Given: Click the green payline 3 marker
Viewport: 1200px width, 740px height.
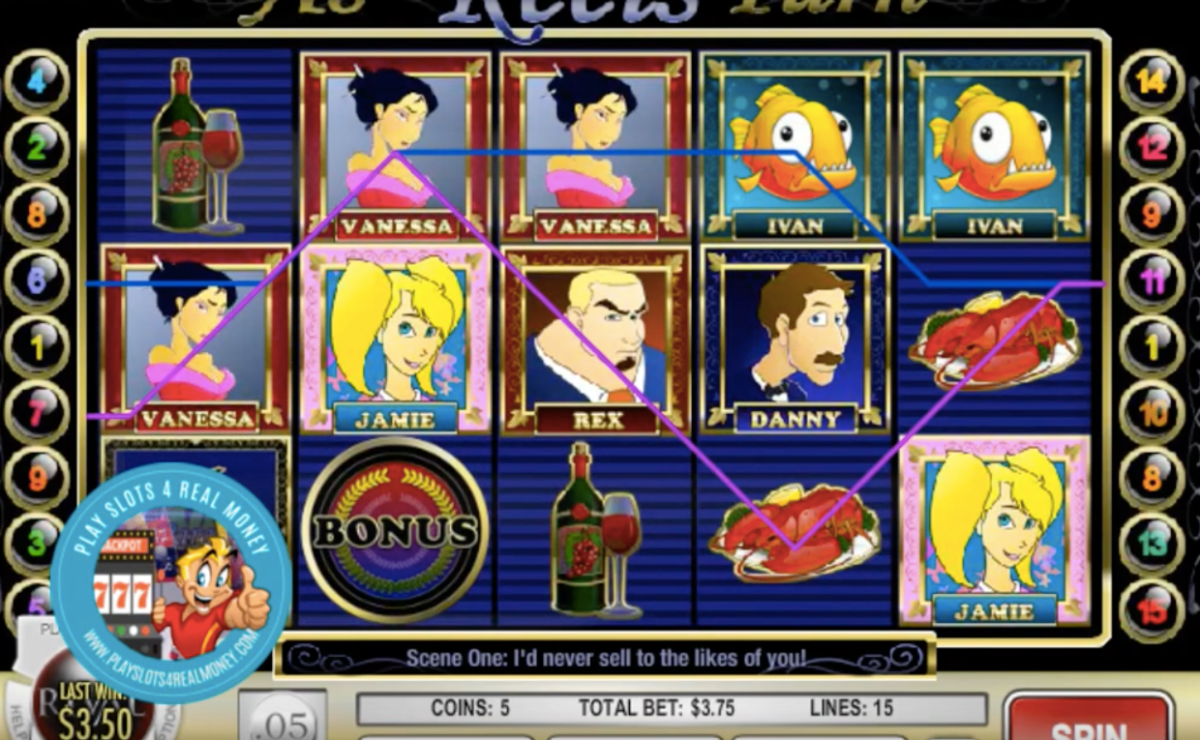Looking at the screenshot, I should (37, 544).
